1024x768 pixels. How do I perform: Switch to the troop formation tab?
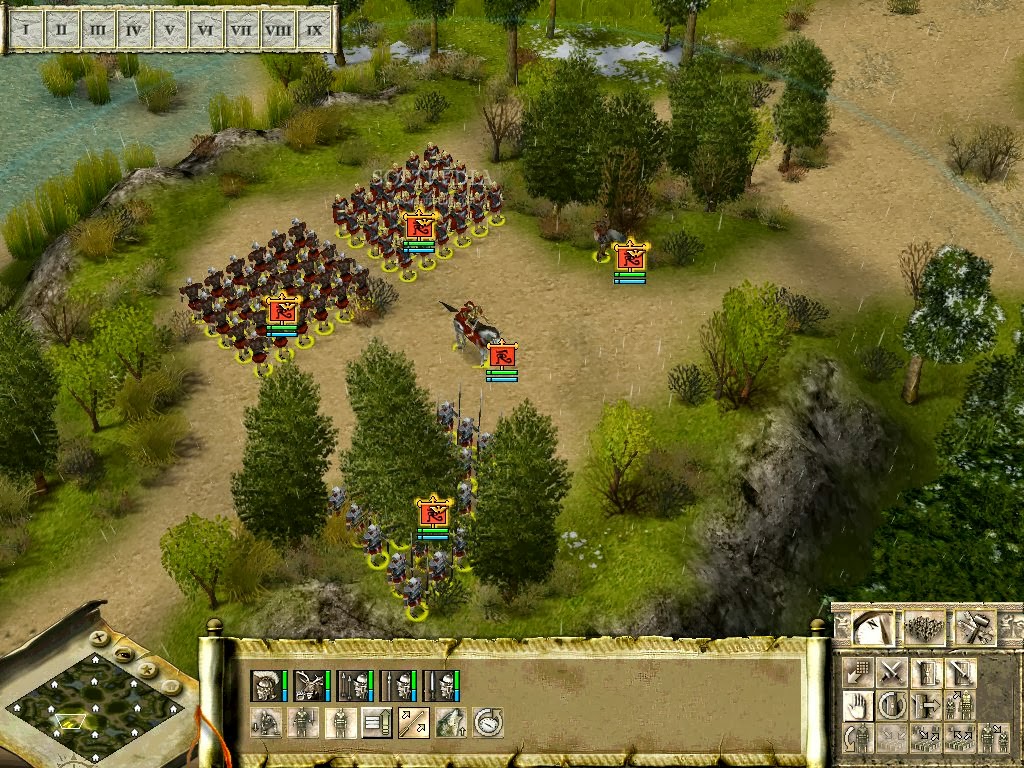[925, 628]
